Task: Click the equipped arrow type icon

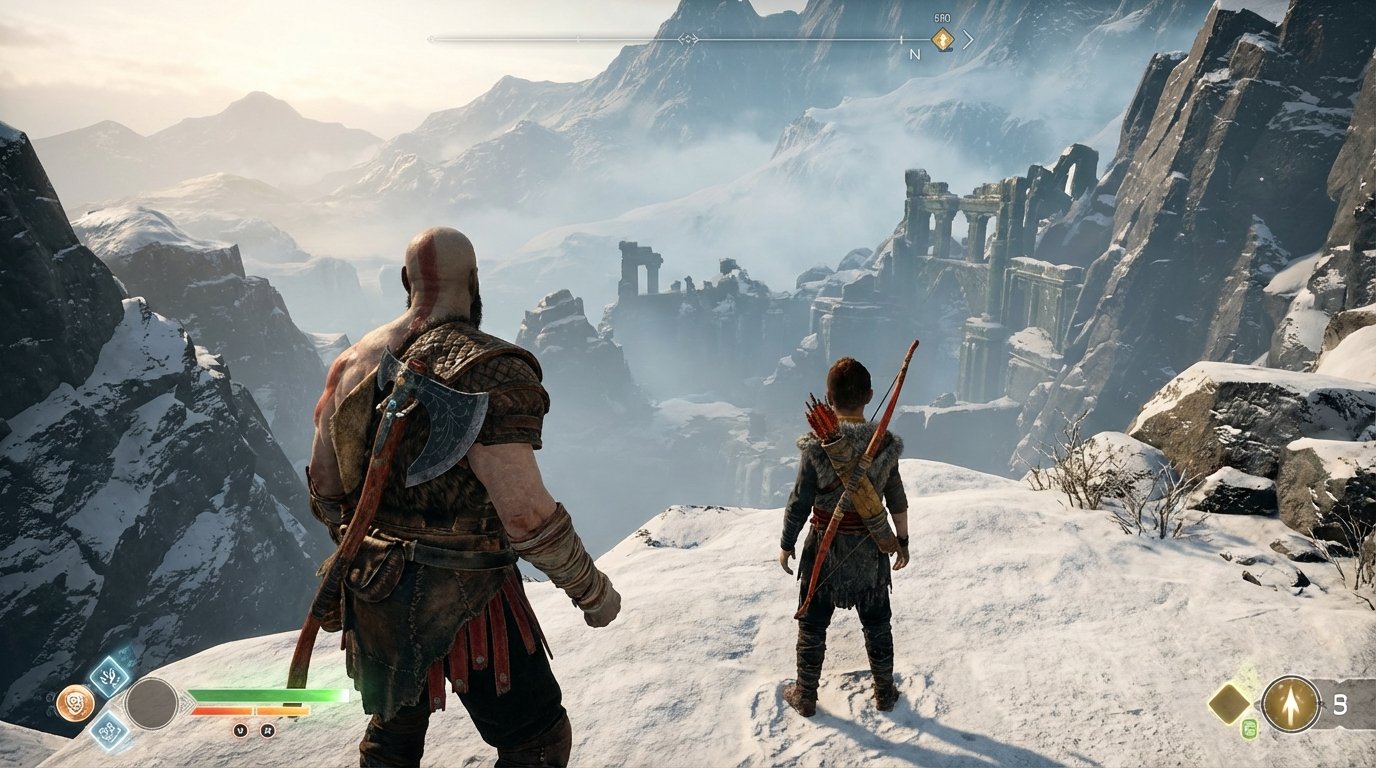Action: point(1291,704)
